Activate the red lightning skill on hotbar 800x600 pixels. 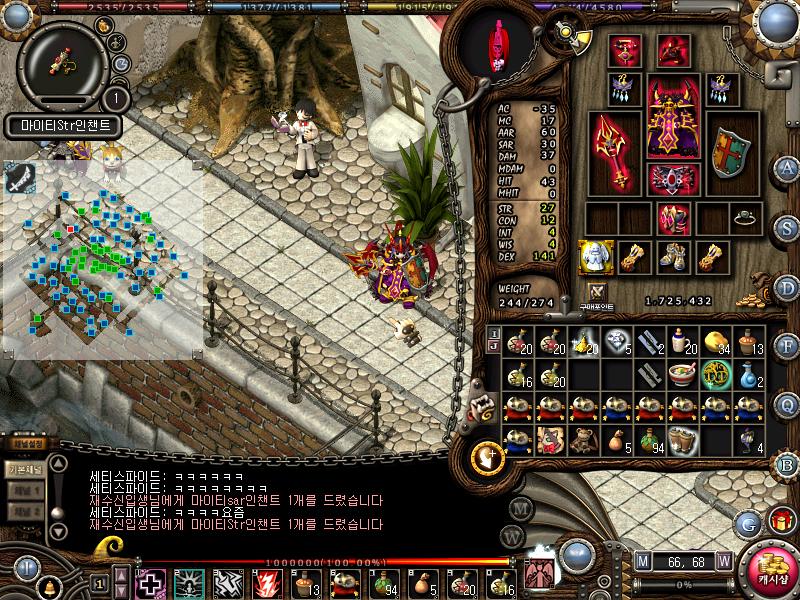click(x=269, y=583)
